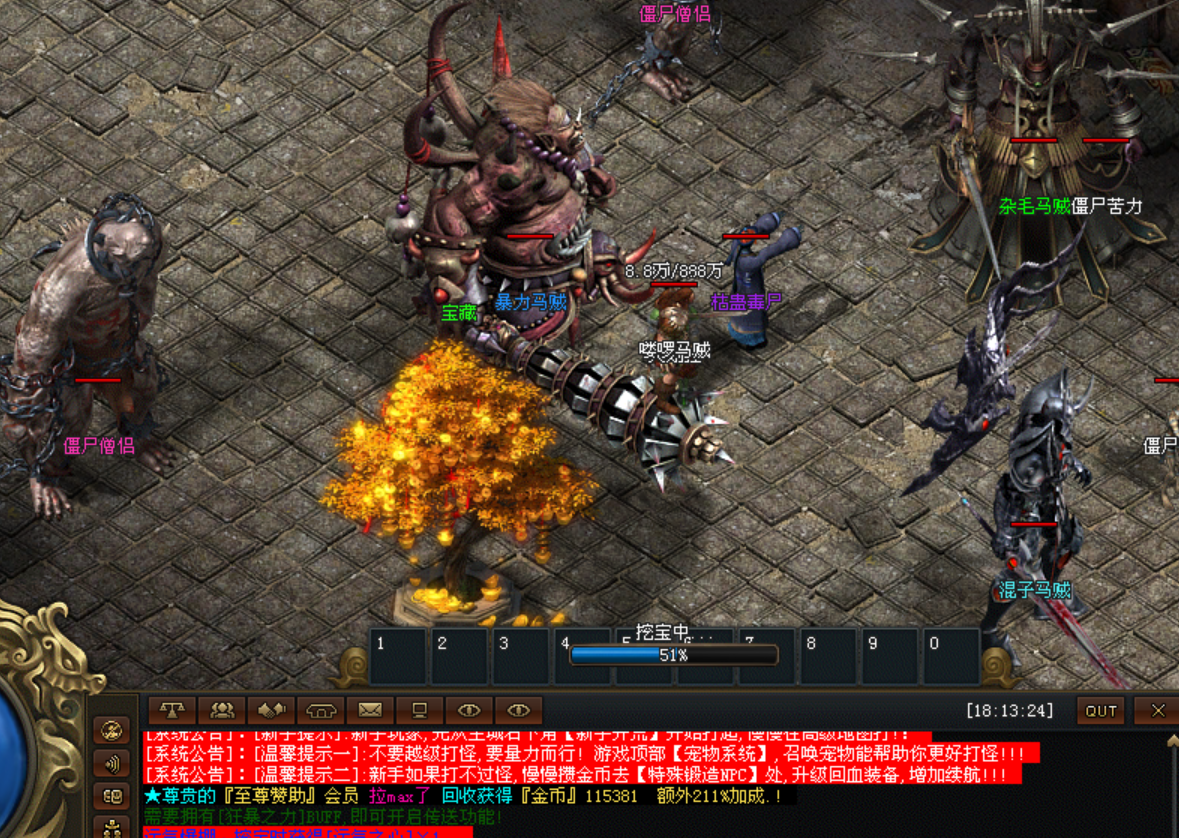
Task: Open the handshake trade button
Action: (x=271, y=710)
